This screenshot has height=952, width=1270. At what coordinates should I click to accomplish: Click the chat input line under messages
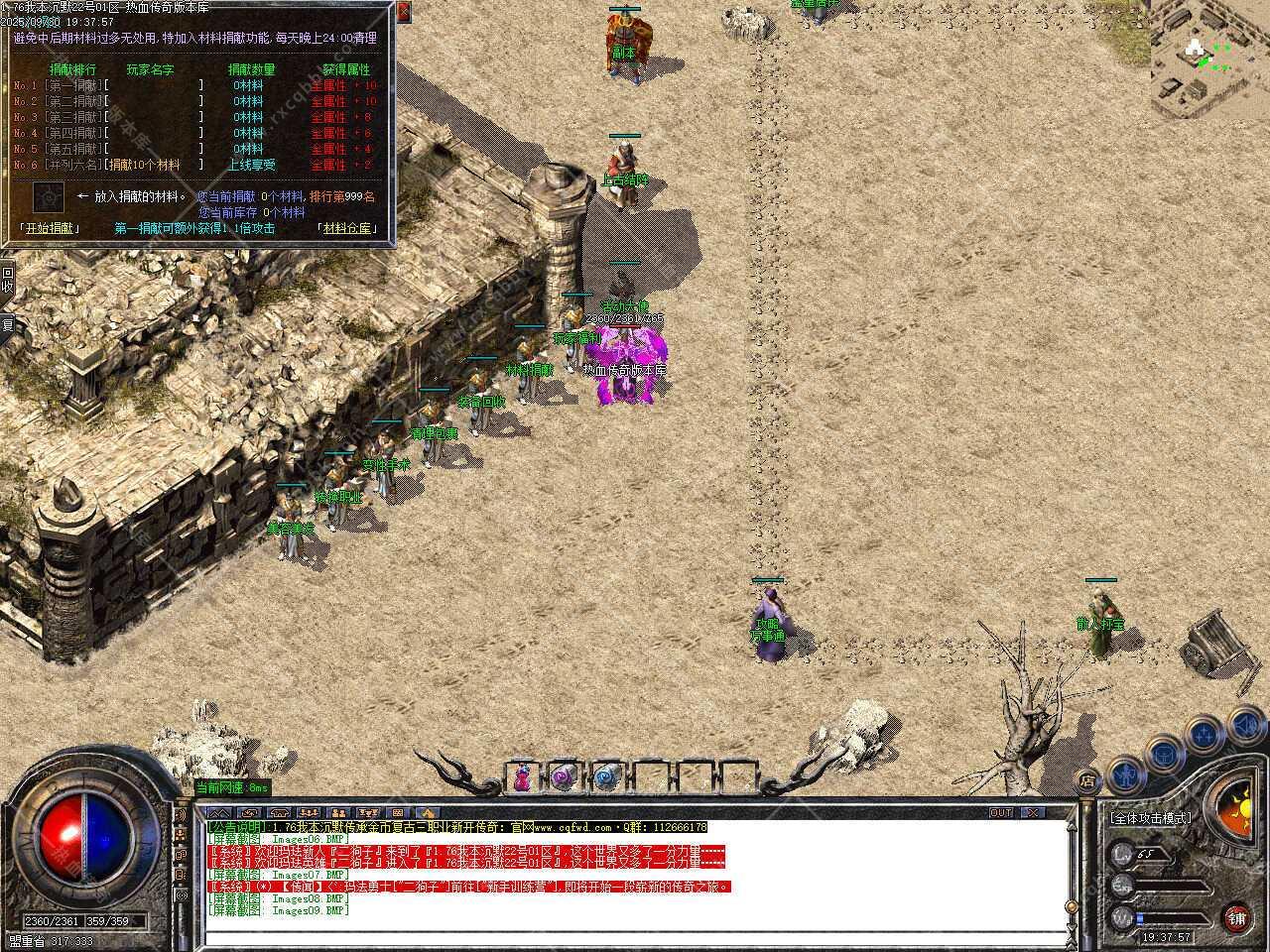[635, 935]
